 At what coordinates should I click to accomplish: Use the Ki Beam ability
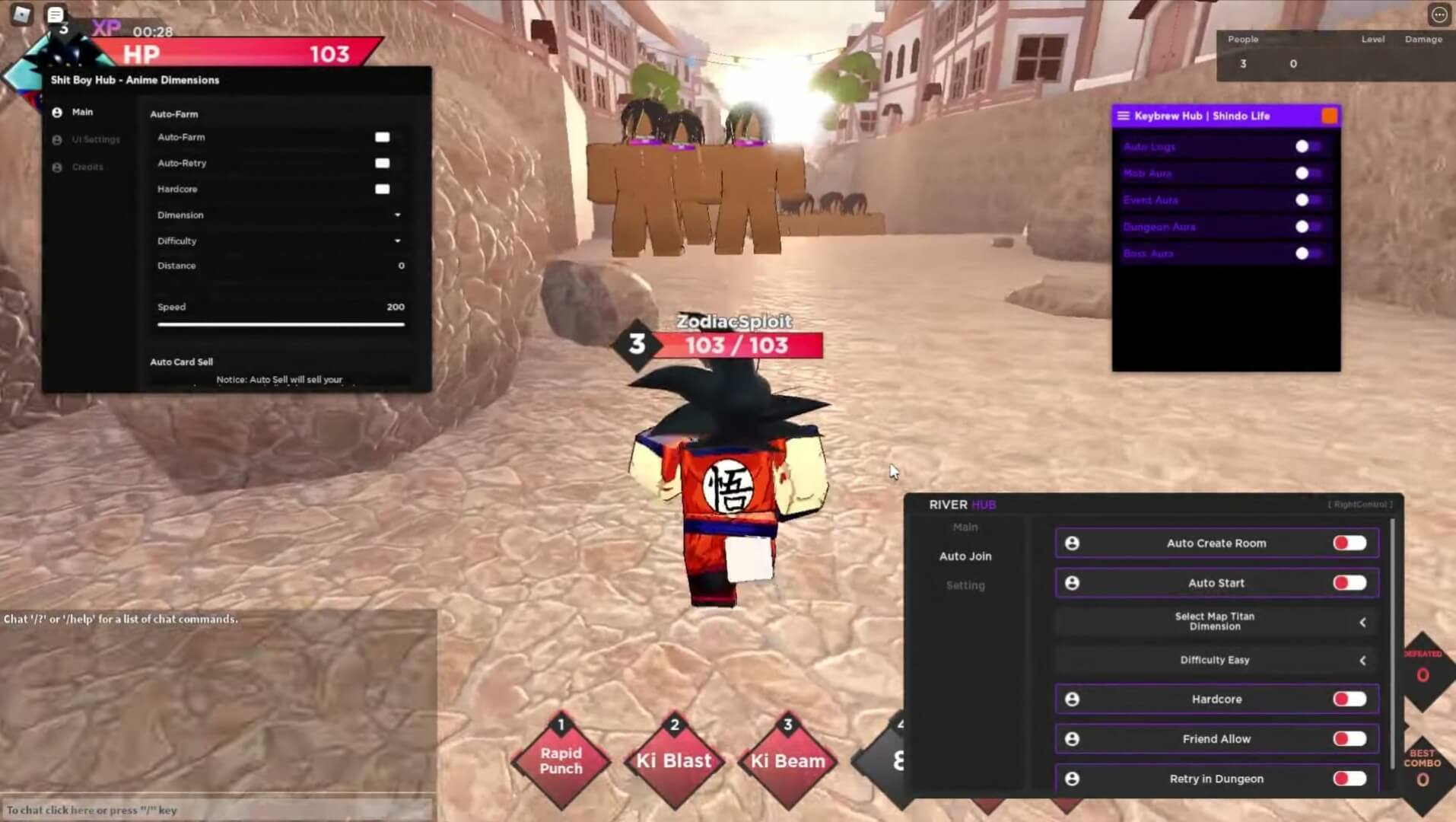pyautogui.click(x=787, y=761)
